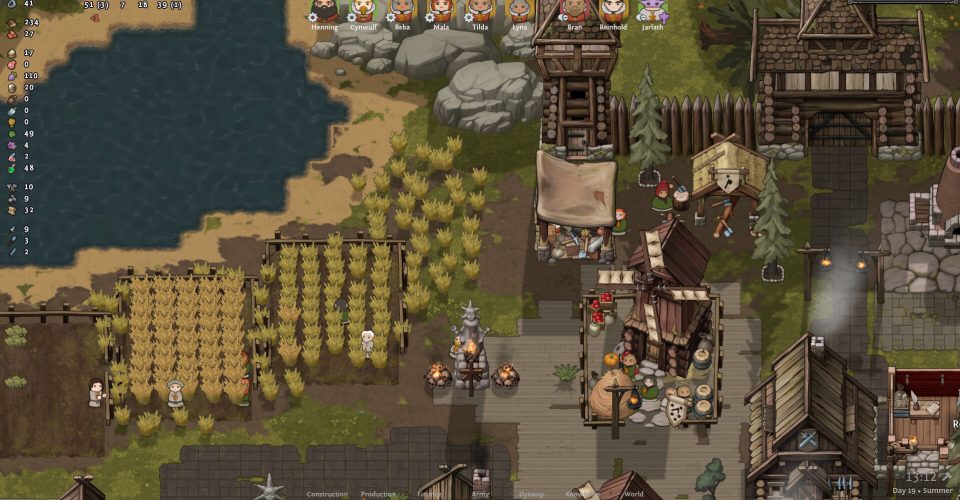Click Mala's portrait
This screenshot has height=500, width=960.
441,11
